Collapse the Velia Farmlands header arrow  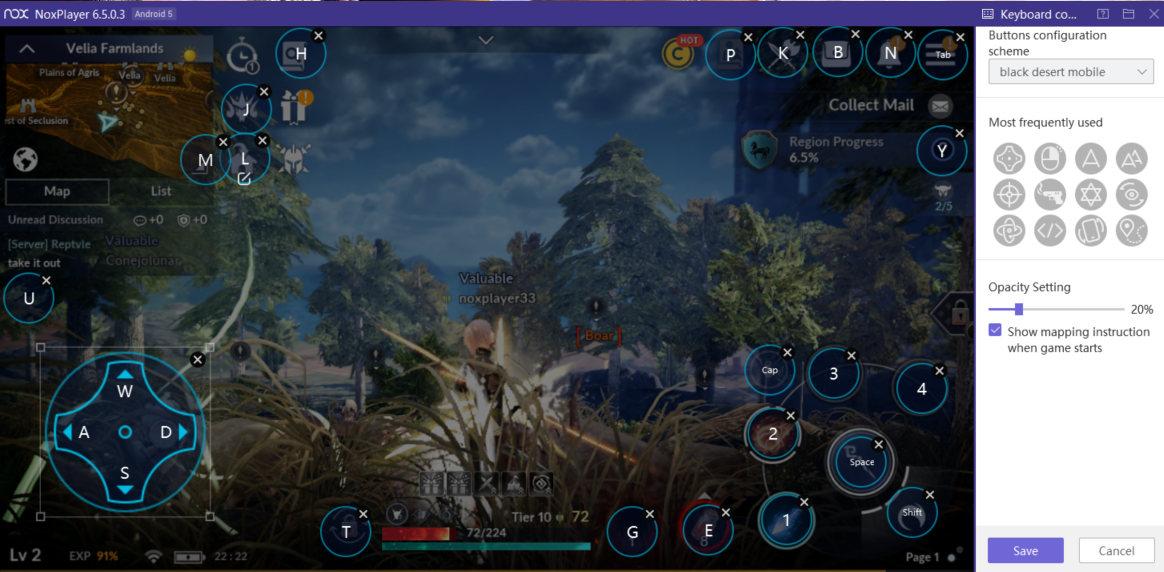[27, 48]
